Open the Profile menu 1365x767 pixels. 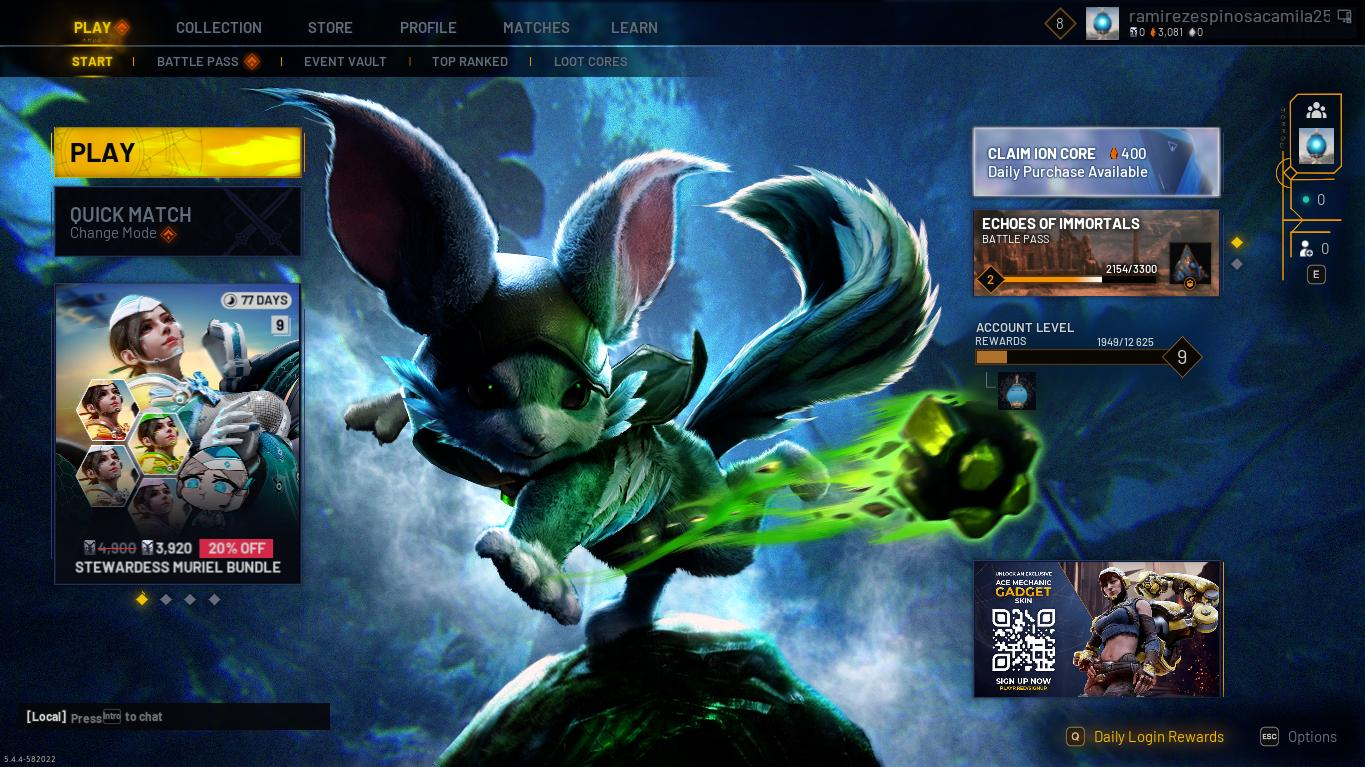click(428, 28)
